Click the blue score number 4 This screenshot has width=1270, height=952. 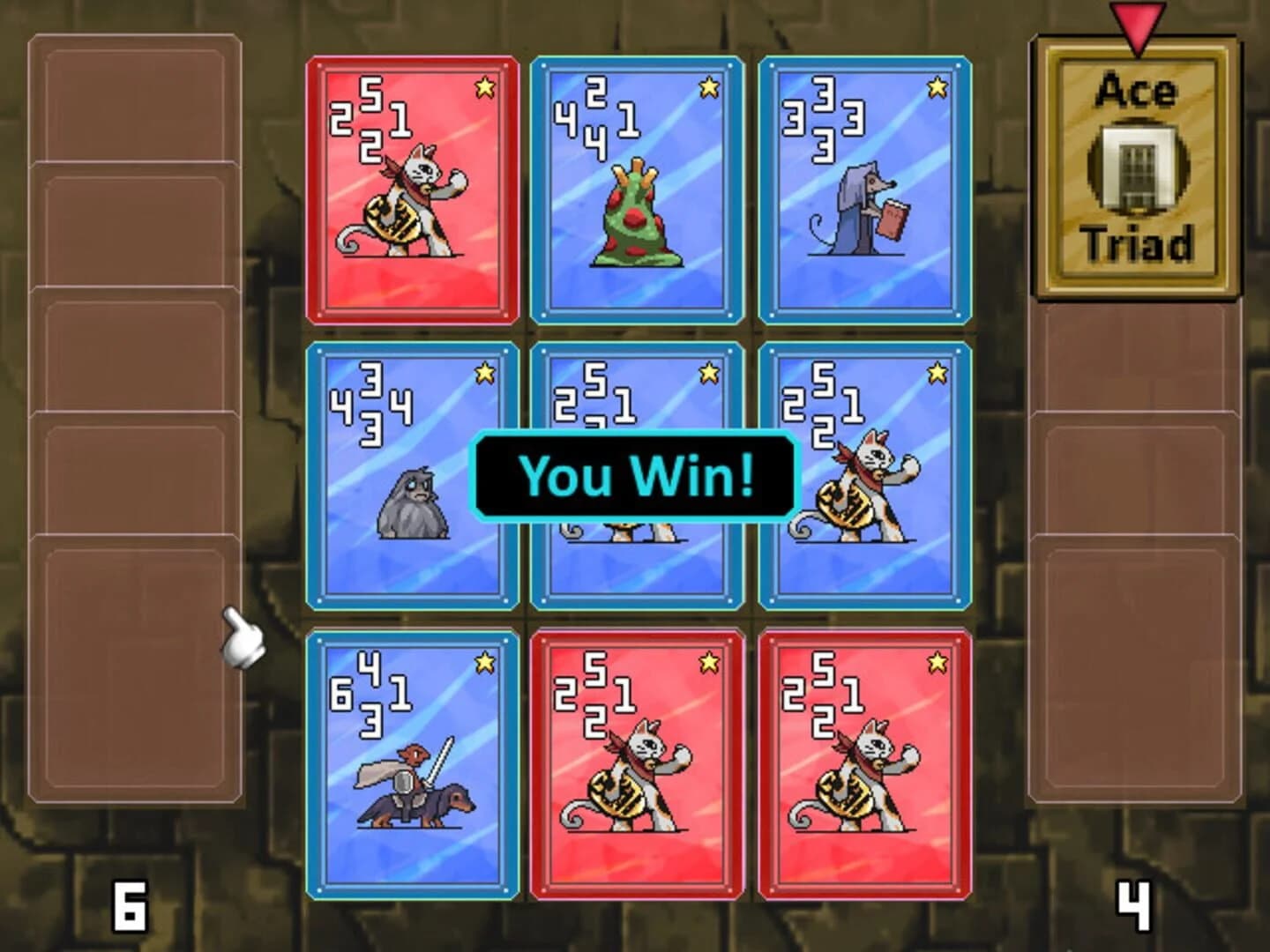click(x=1136, y=906)
